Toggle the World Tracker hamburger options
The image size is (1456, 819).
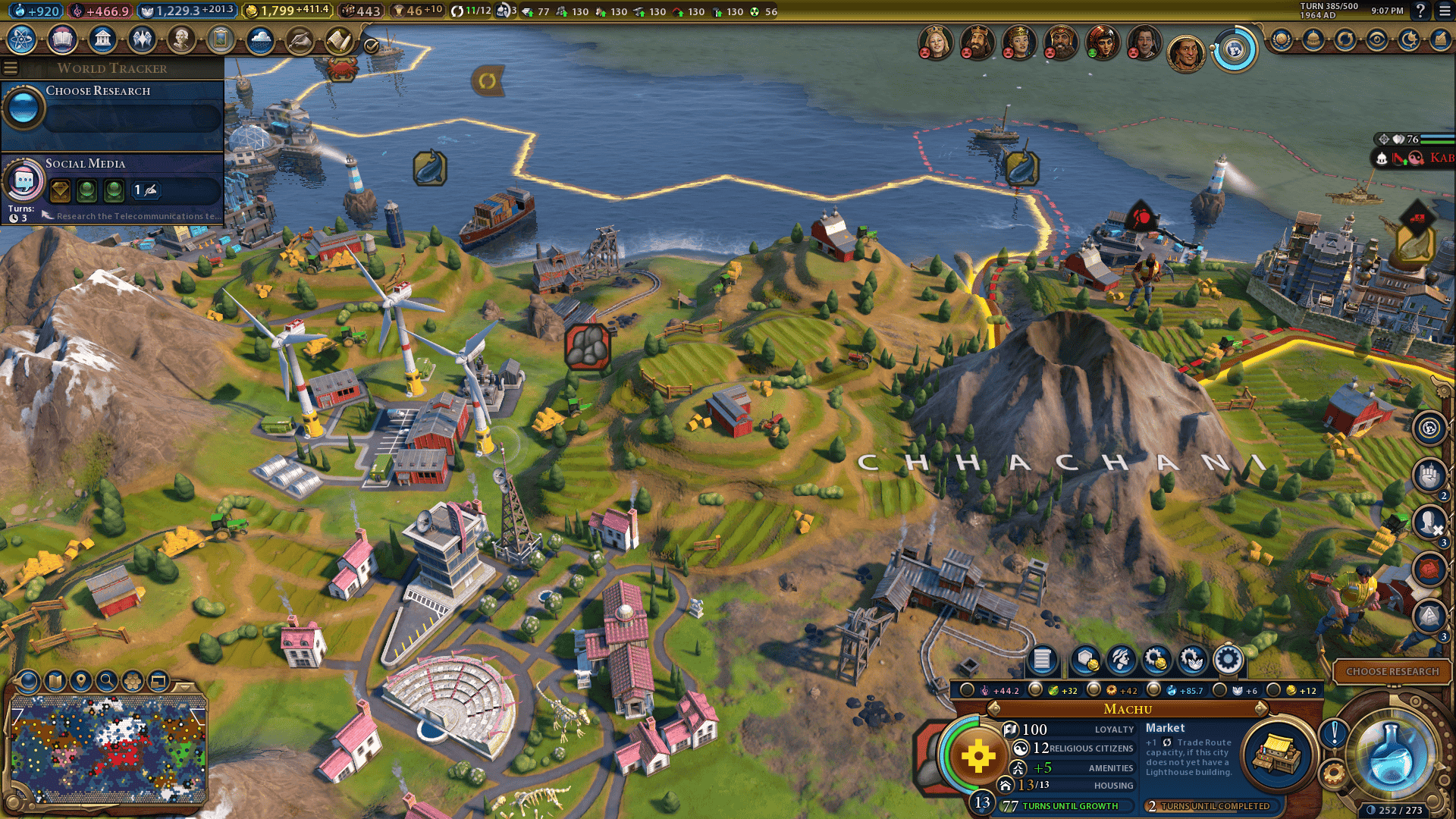[11, 68]
